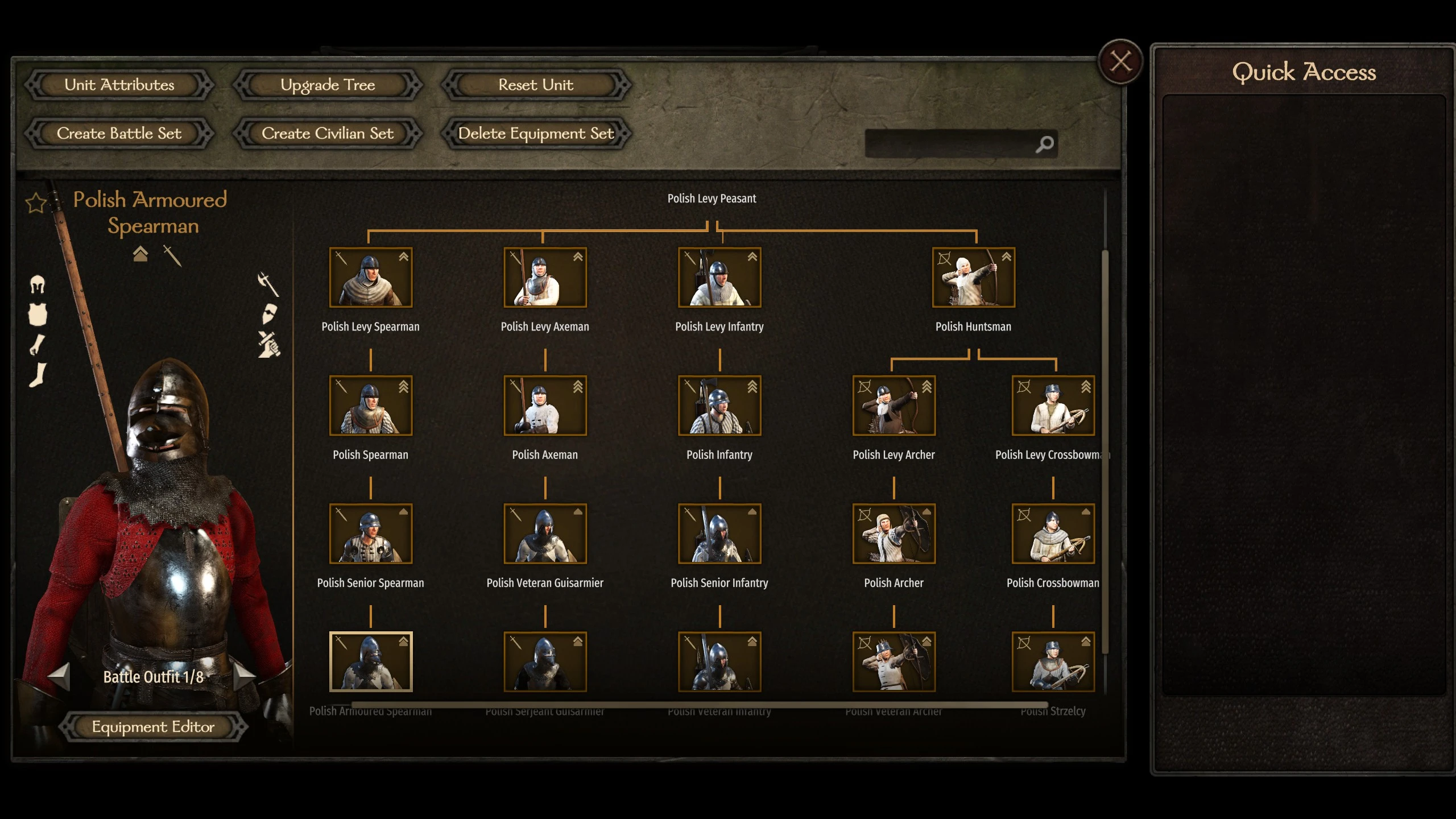1456x819 pixels.
Task: Click the helmet equipment slot icon
Action: click(x=38, y=284)
